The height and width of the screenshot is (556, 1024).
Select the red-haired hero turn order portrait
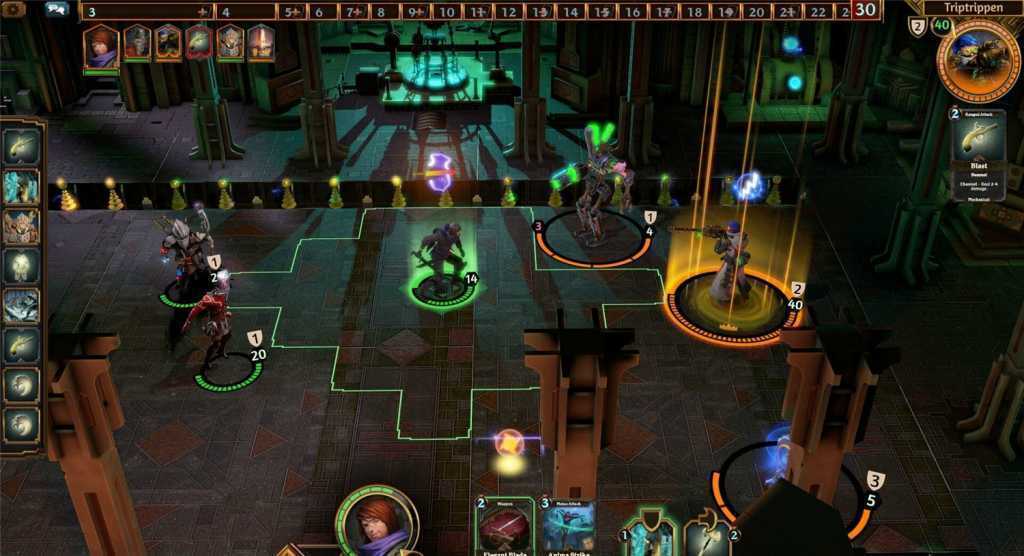tap(99, 45)
